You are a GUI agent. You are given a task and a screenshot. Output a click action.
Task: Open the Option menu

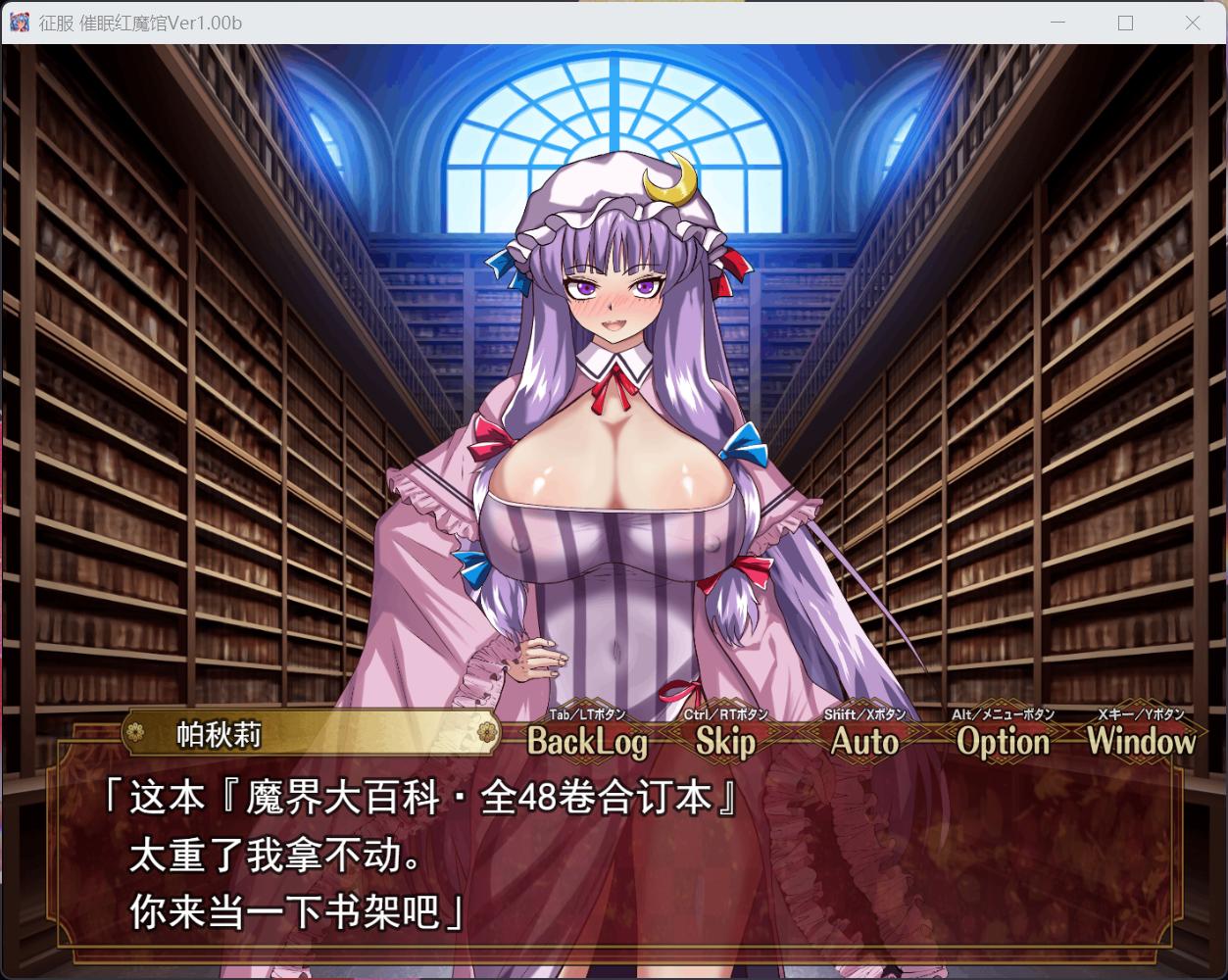tap(1003, 742)
